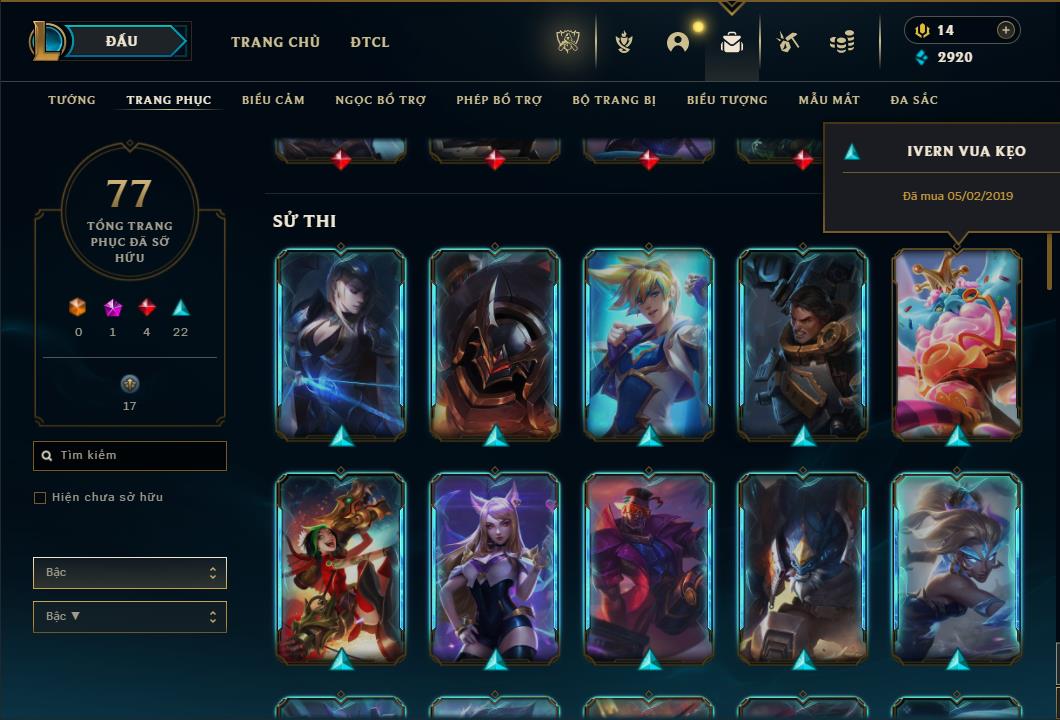Select the Ivern Vua Kẹo skin card
This screenshot has width=1060, height=720.
(957, 343)
